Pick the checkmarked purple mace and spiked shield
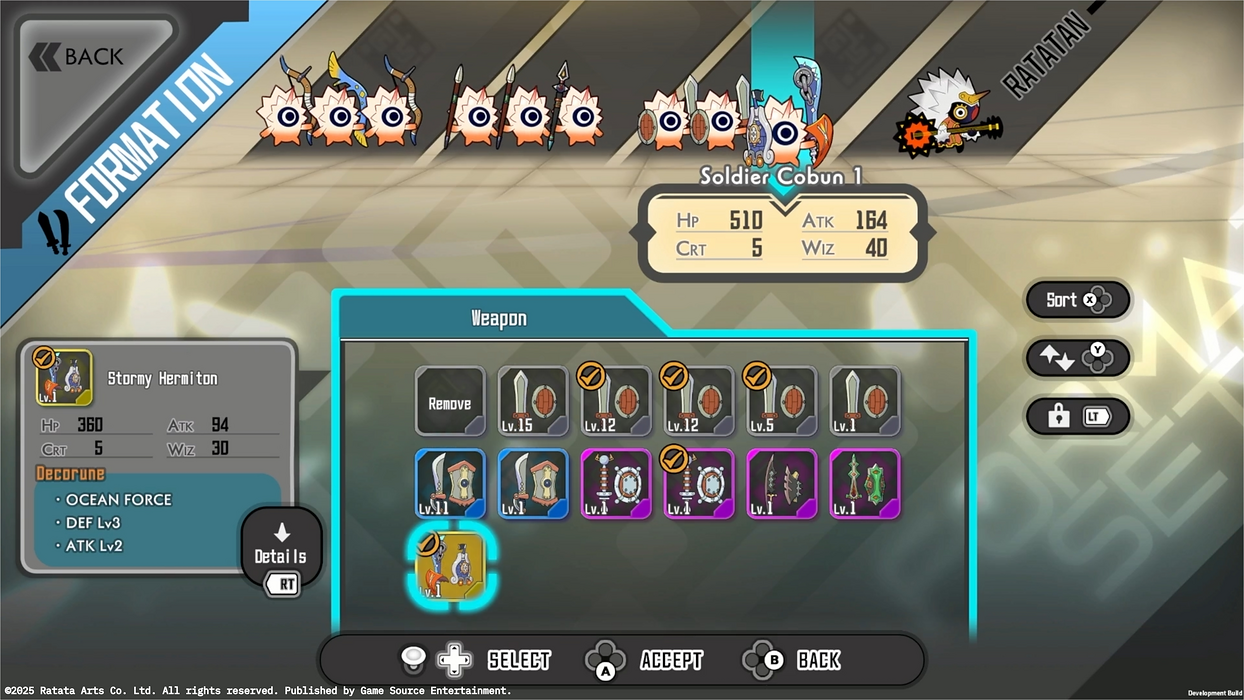 click(x=699, y=484)
